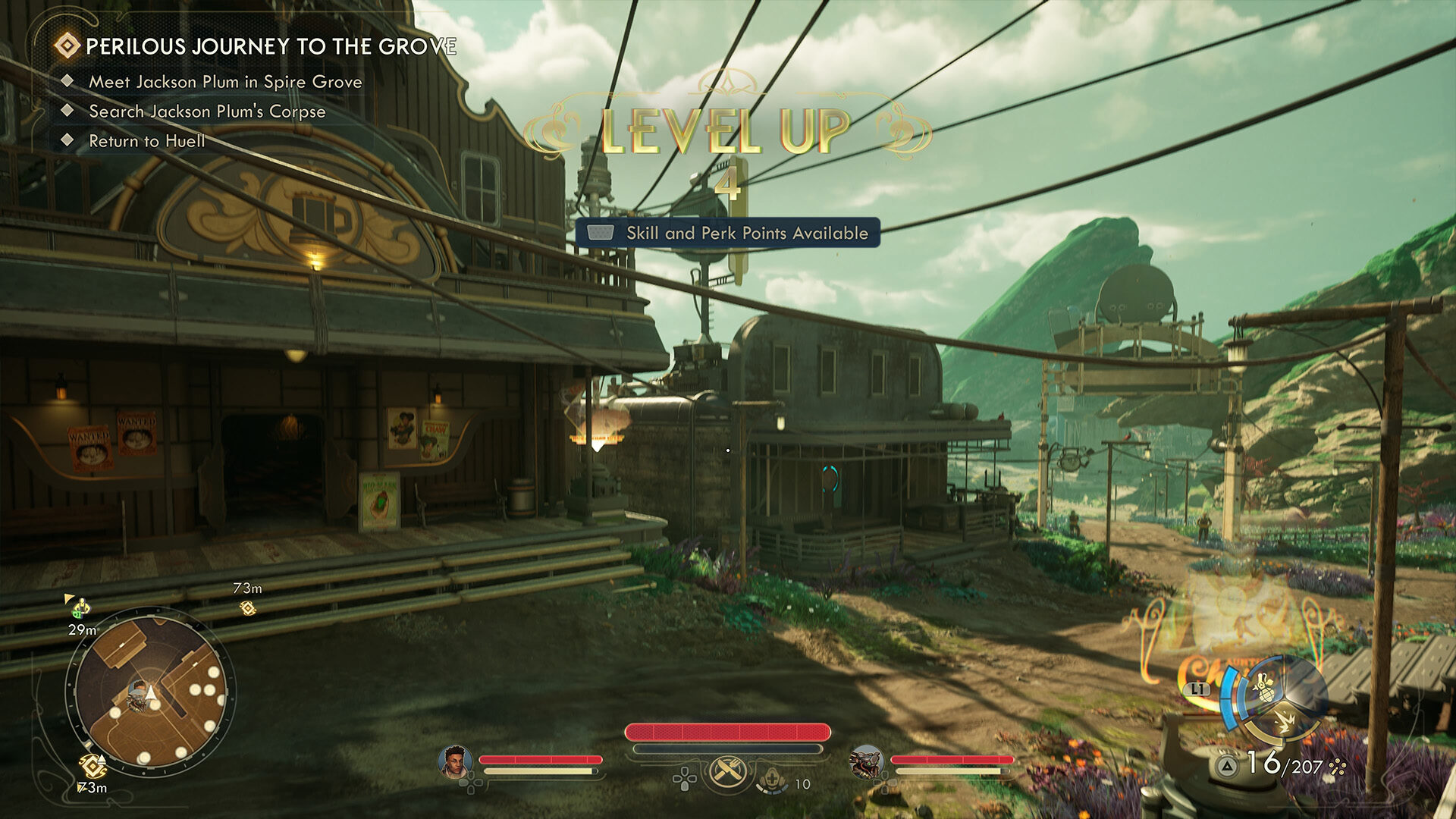The width and height of the screenshot is (1456, 819).
Task: Select the Meet Jackson Plum objective
Action: (x=225, y=82)
